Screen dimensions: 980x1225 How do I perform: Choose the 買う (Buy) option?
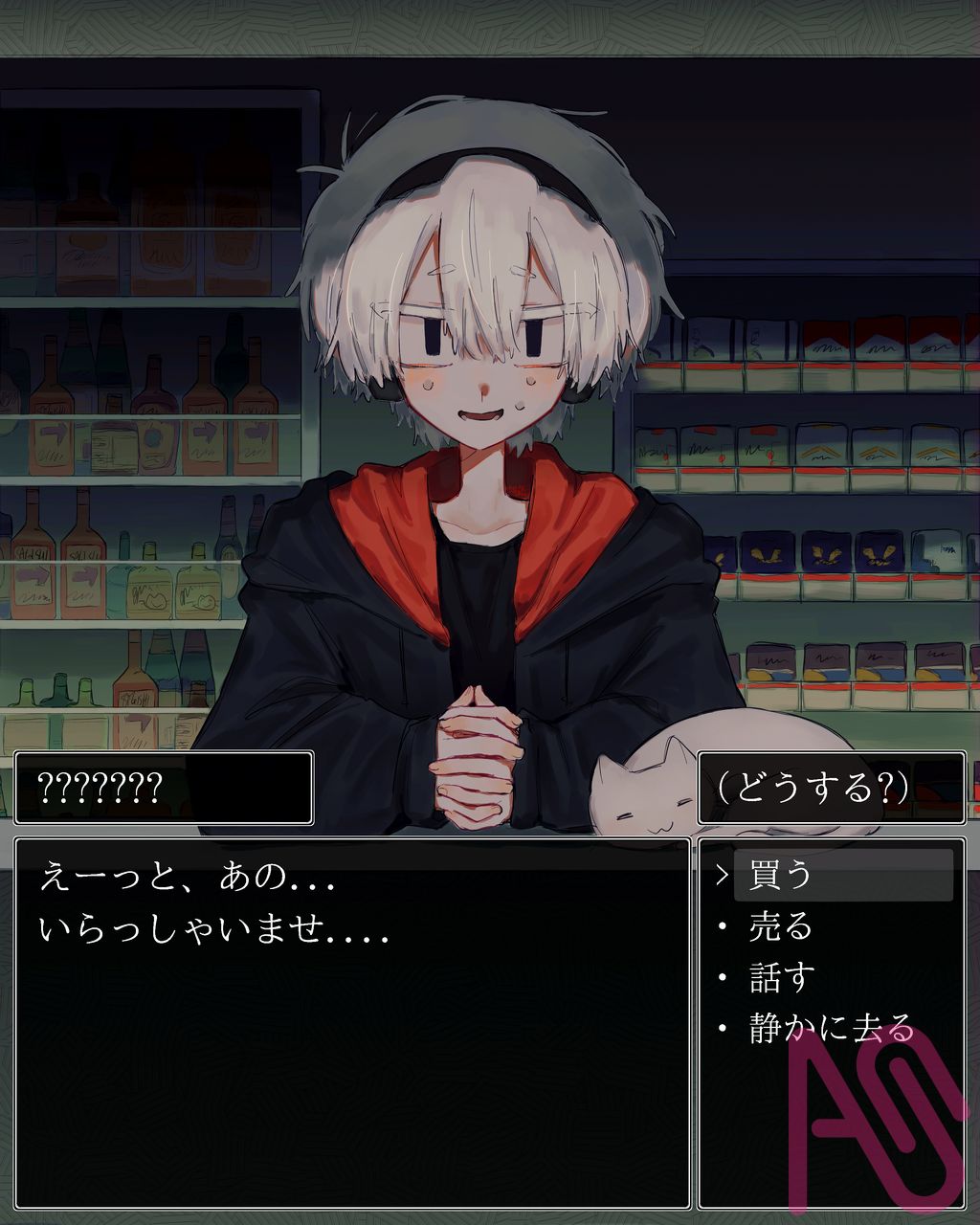(x=780, y=875)
